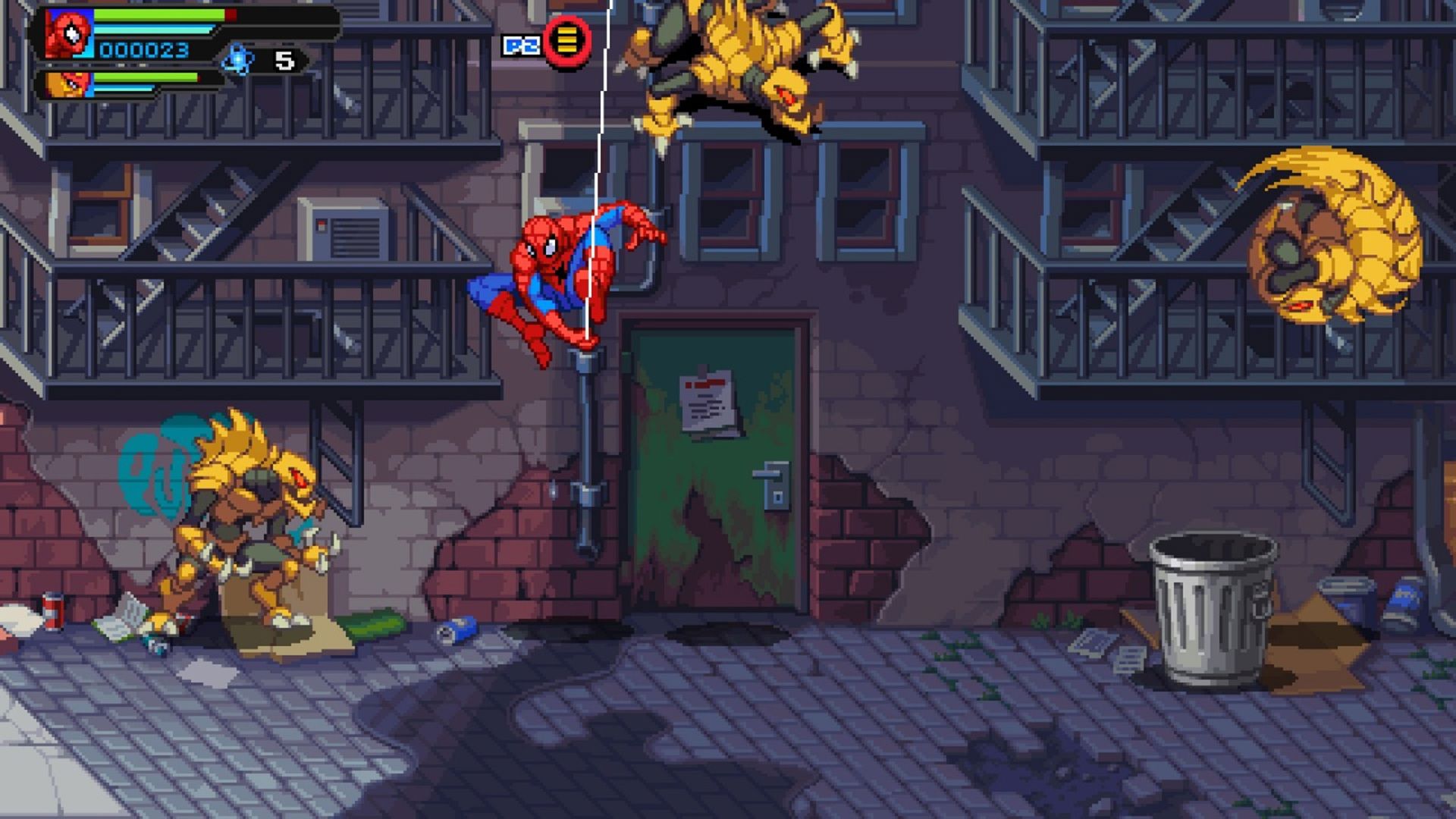Toggle Spider-Man's green health bar
Screen dimensions: 1456x819
tap(159, 15)
